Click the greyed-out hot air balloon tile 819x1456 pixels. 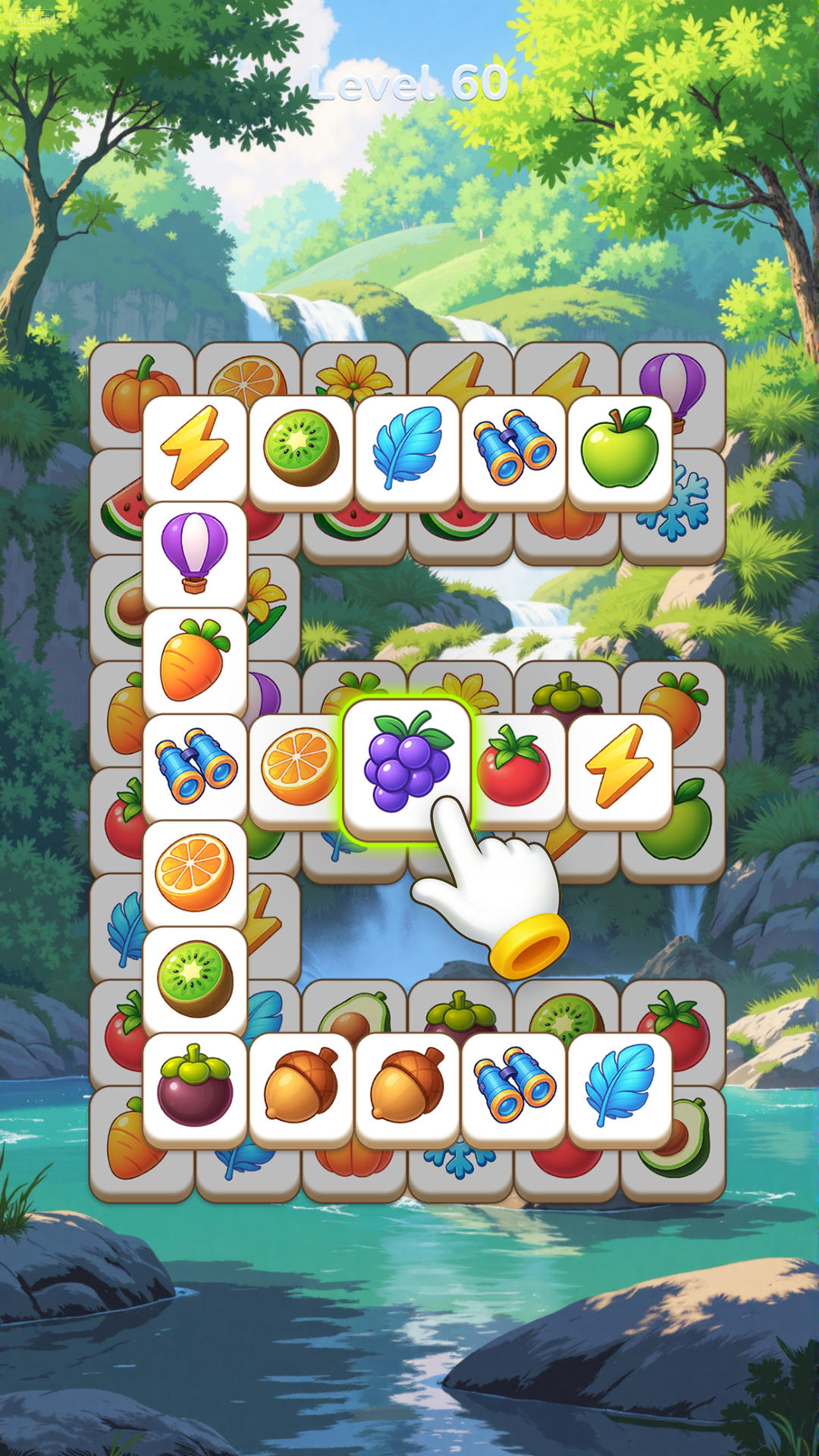tap(673, 377)
